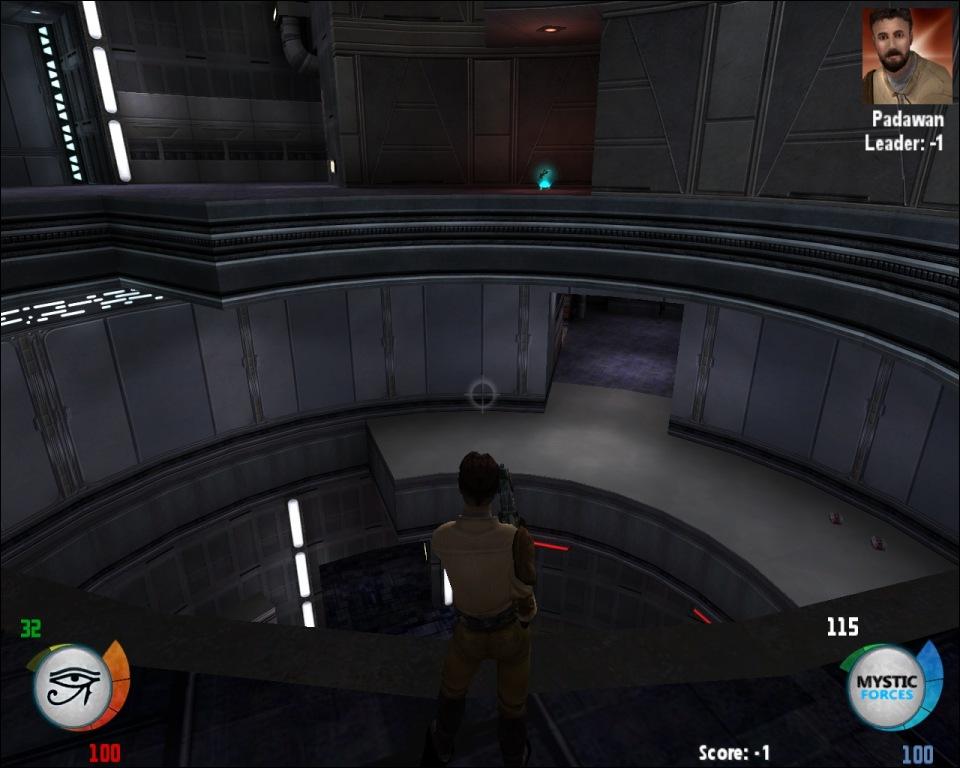Open the leader's bearded portrait
The height and width of the screenshot is (768, 960).
907,55
